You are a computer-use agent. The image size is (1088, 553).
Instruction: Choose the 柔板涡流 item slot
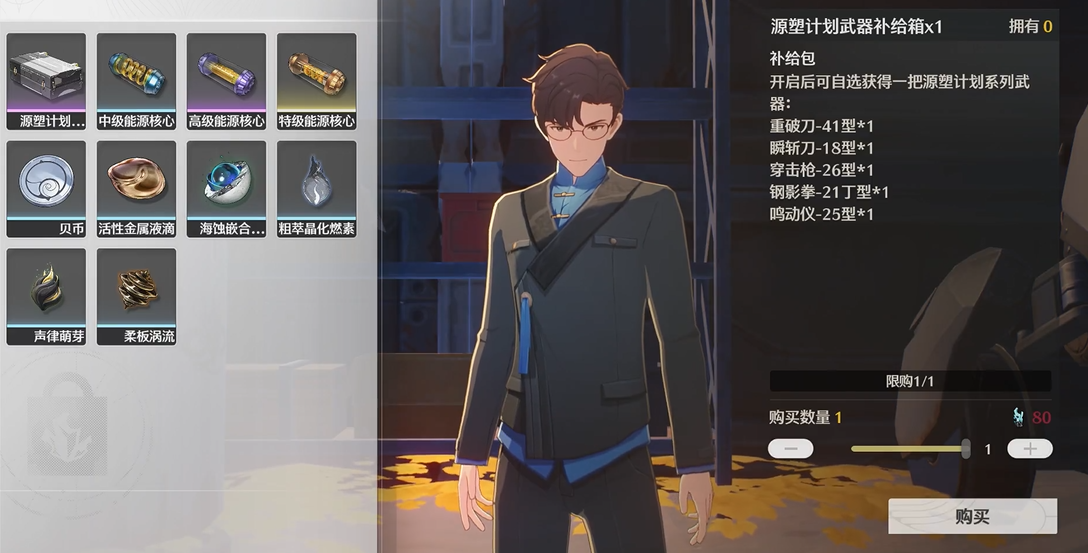136,297
